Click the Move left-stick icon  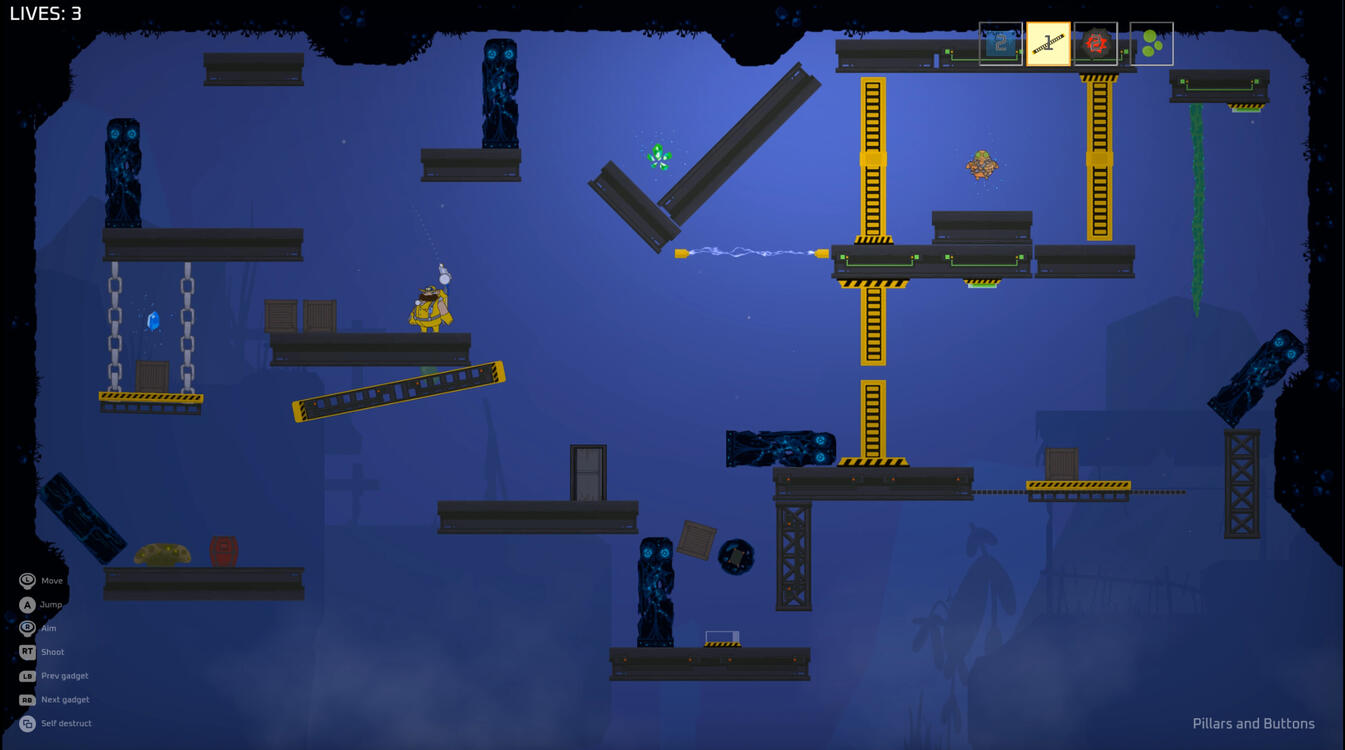pyautogui.click(x=25, y=580)
